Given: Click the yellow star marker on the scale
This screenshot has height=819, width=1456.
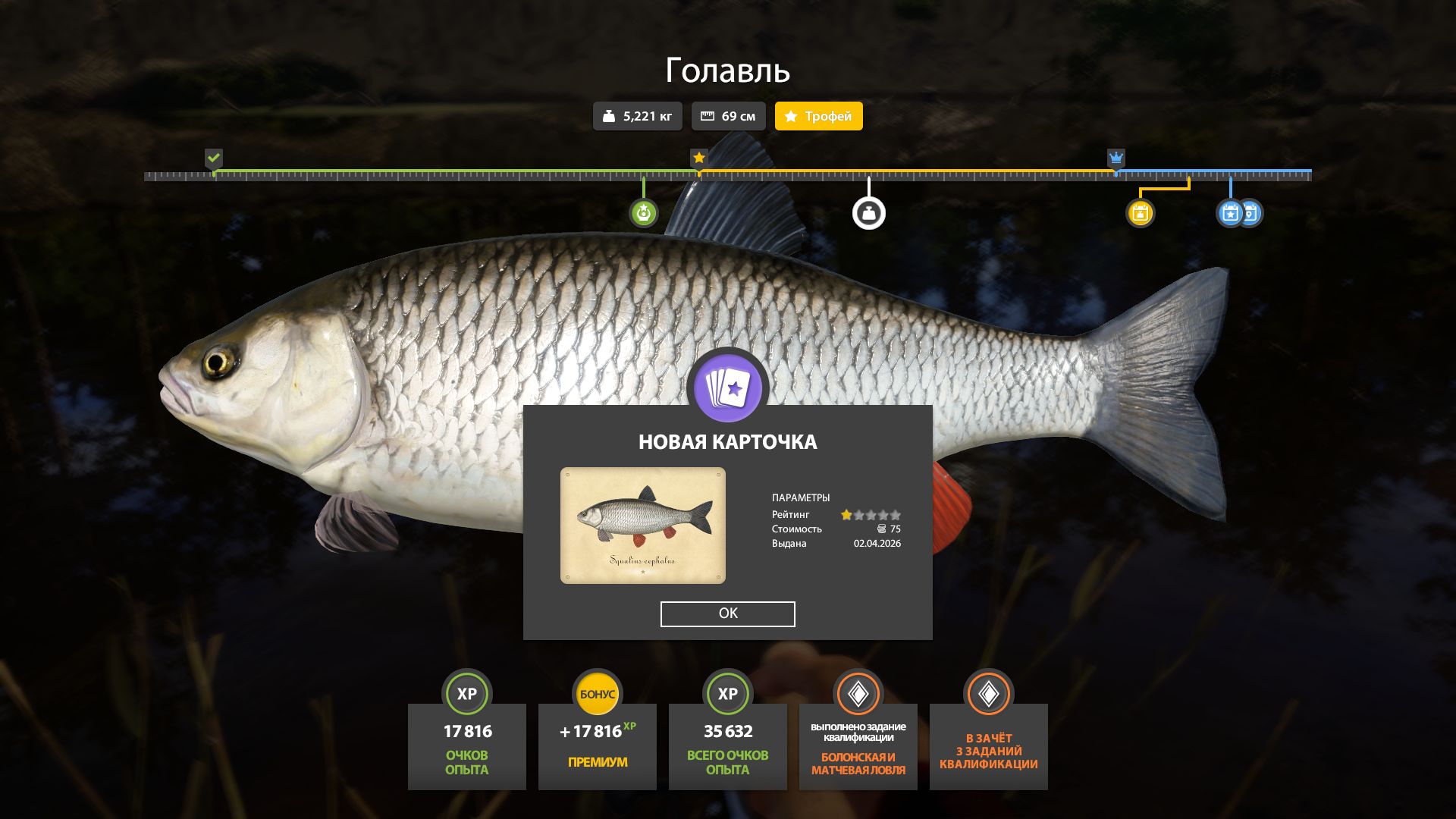Looking at the screenshot, I should [698, 158].
